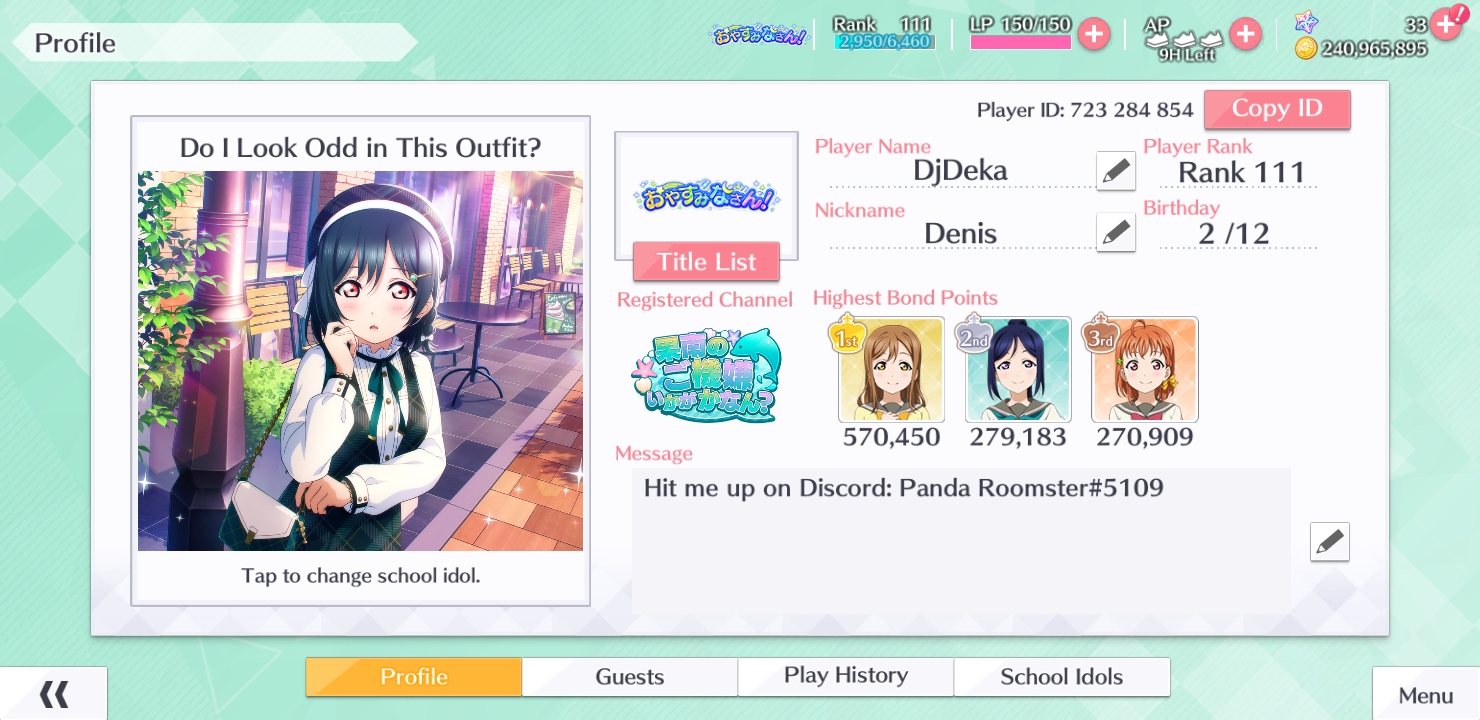The width and height of the screenshot is (1480, 720).
Task: Edit the profile message text
Action: [1329, 542]
